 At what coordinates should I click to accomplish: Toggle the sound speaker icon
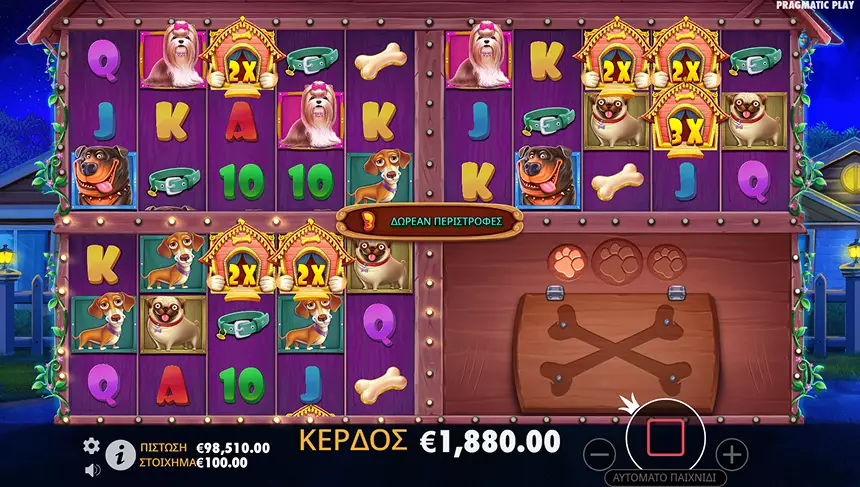92,469
